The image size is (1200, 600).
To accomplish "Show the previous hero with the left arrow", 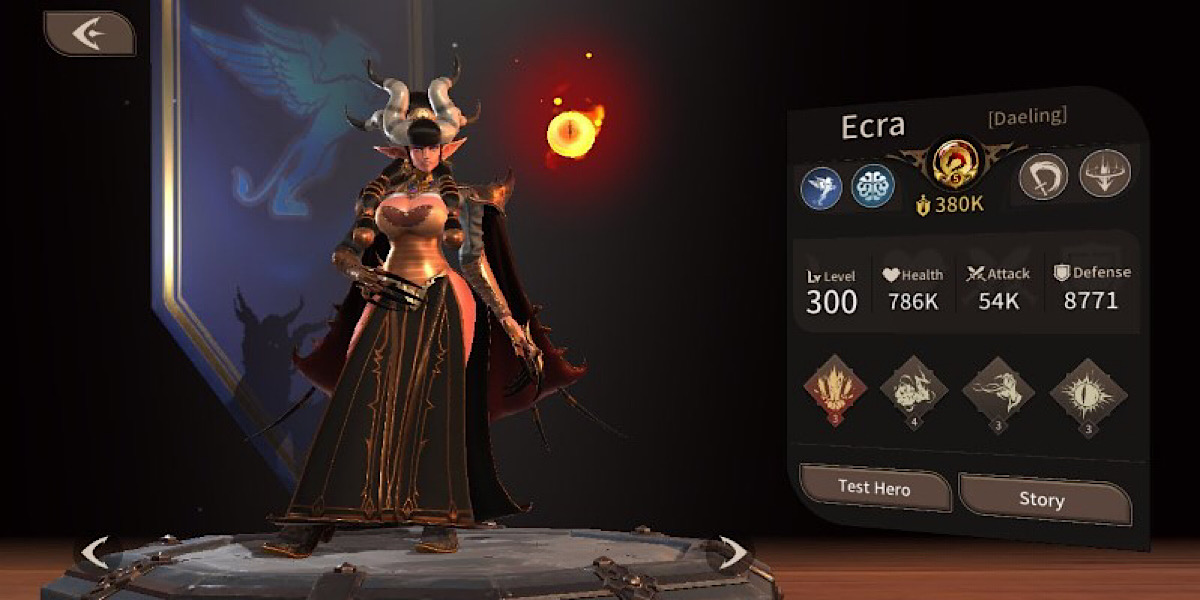I will [x=94, y=551].
